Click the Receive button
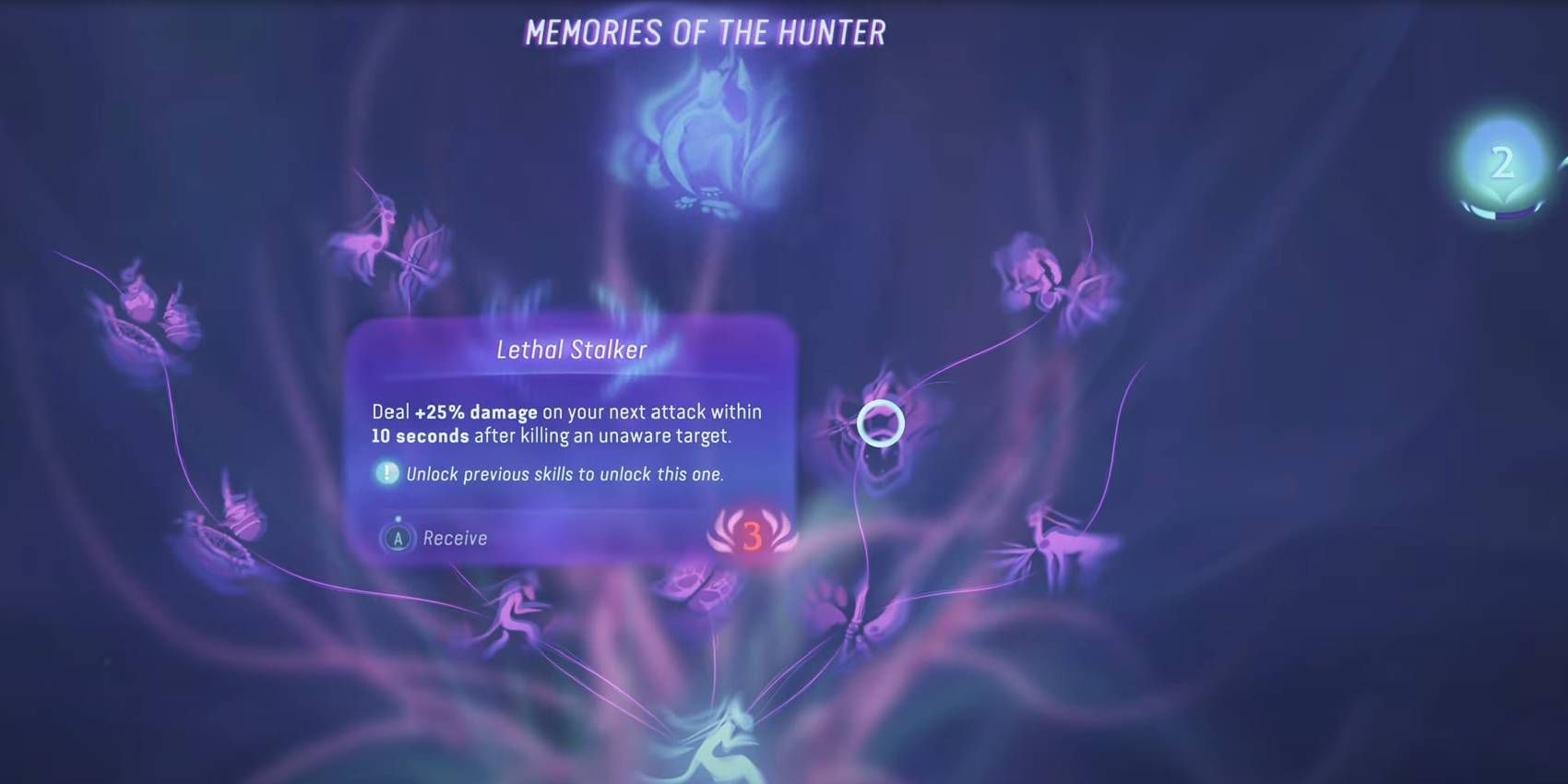This screenshot has height=784, width=1568. point(434,537)
